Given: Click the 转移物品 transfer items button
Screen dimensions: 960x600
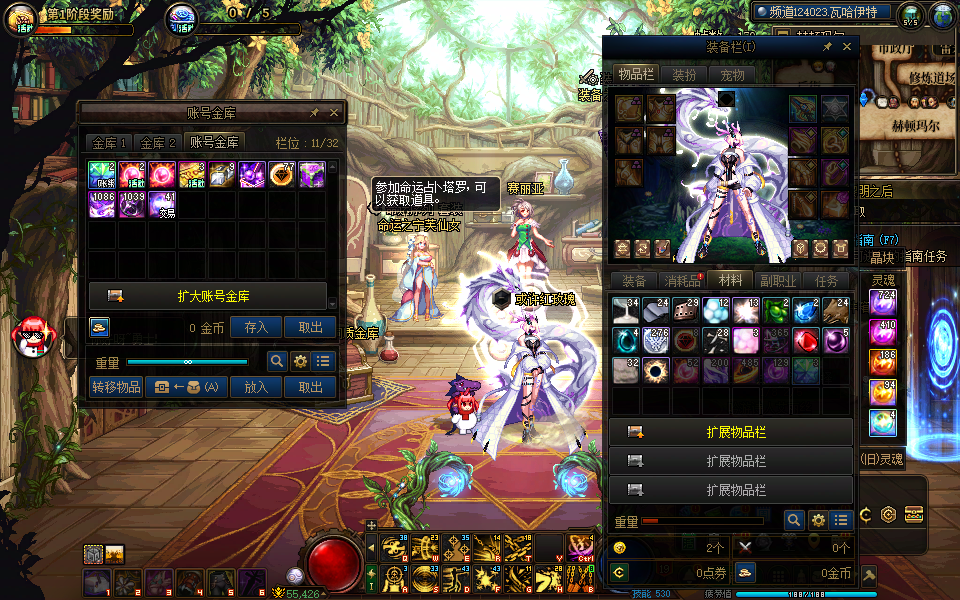Looking at the screenshot, I should [115, 387].
